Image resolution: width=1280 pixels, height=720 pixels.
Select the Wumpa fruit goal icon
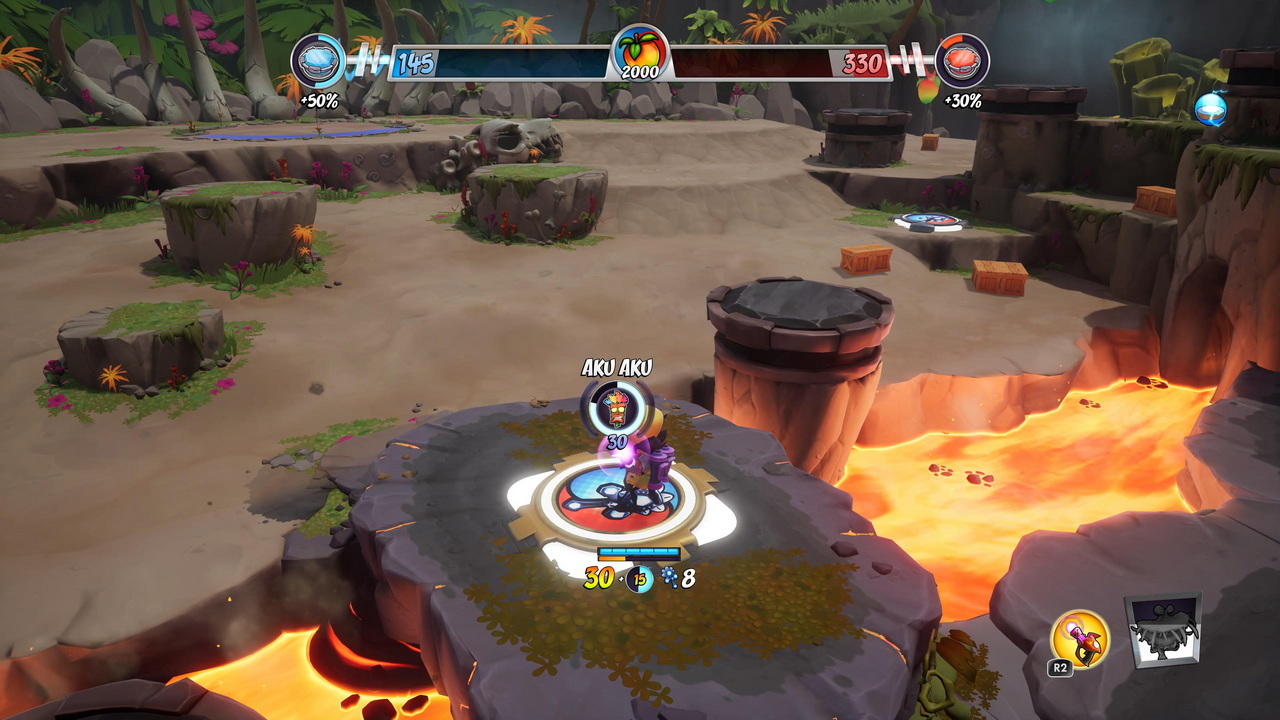(640, 52)
